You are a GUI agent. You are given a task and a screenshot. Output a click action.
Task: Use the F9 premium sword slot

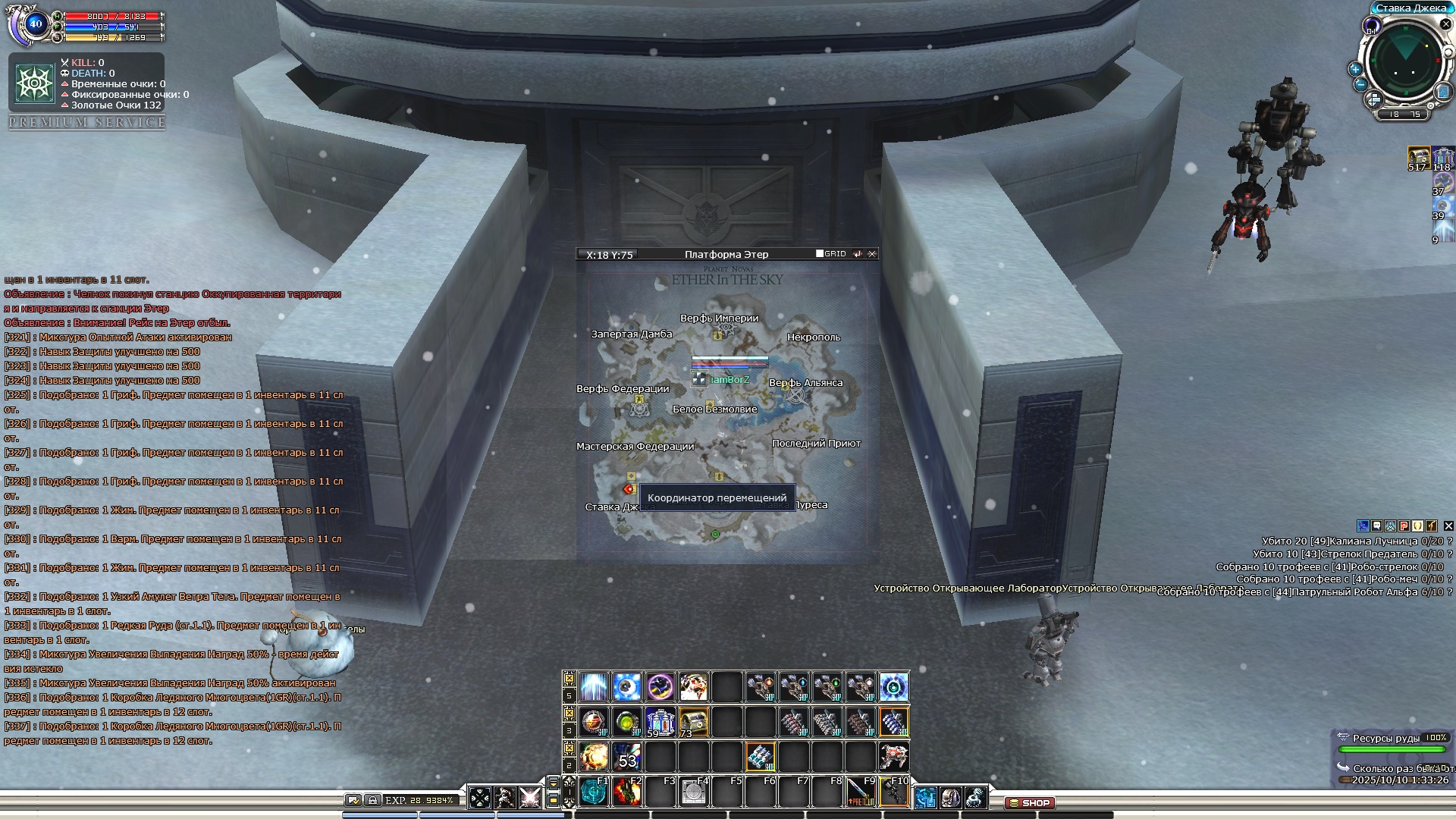click(x=860, y=792)
